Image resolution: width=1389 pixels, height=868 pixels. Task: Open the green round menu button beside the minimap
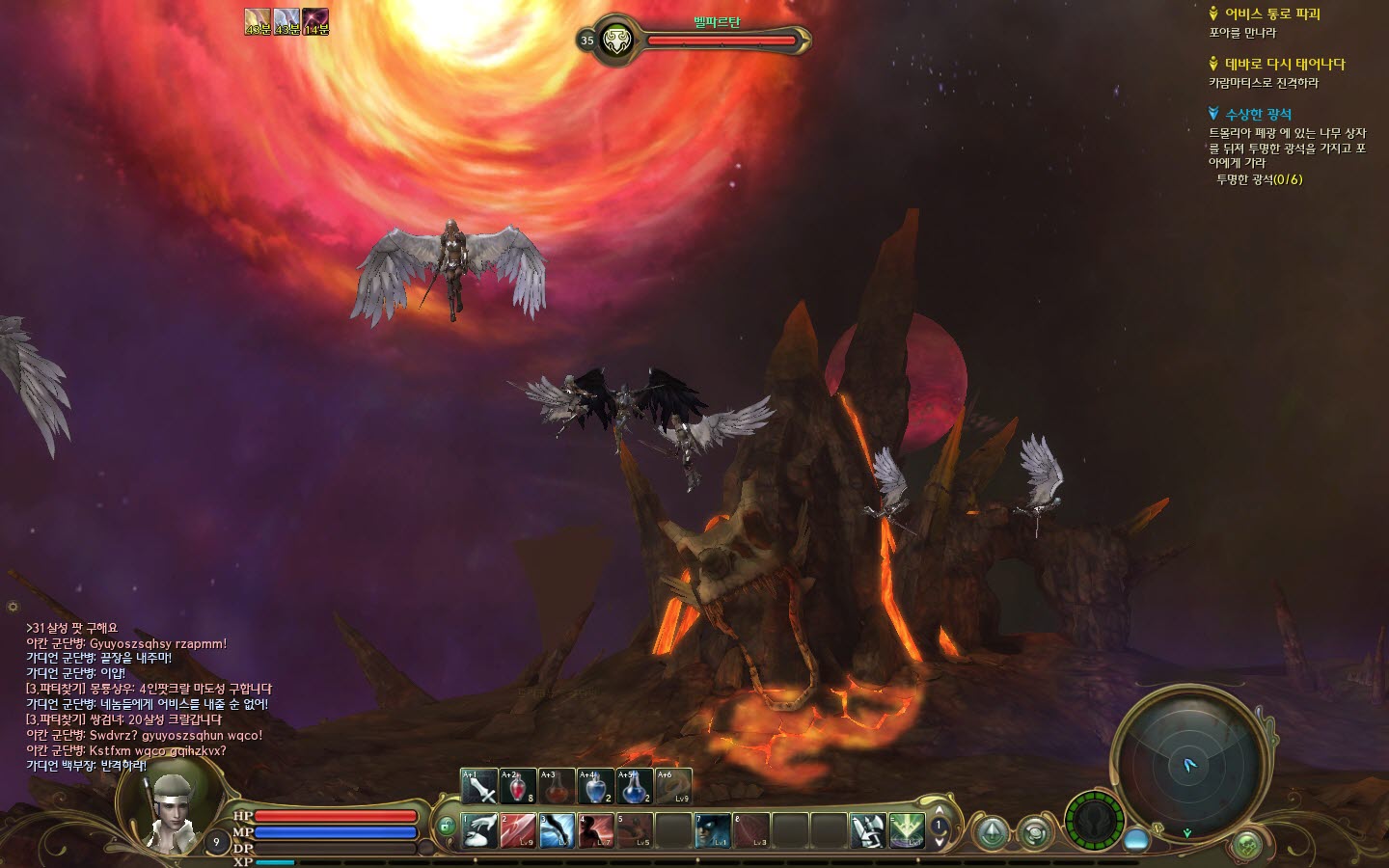pyautogui.click(x=1247, y=845)
